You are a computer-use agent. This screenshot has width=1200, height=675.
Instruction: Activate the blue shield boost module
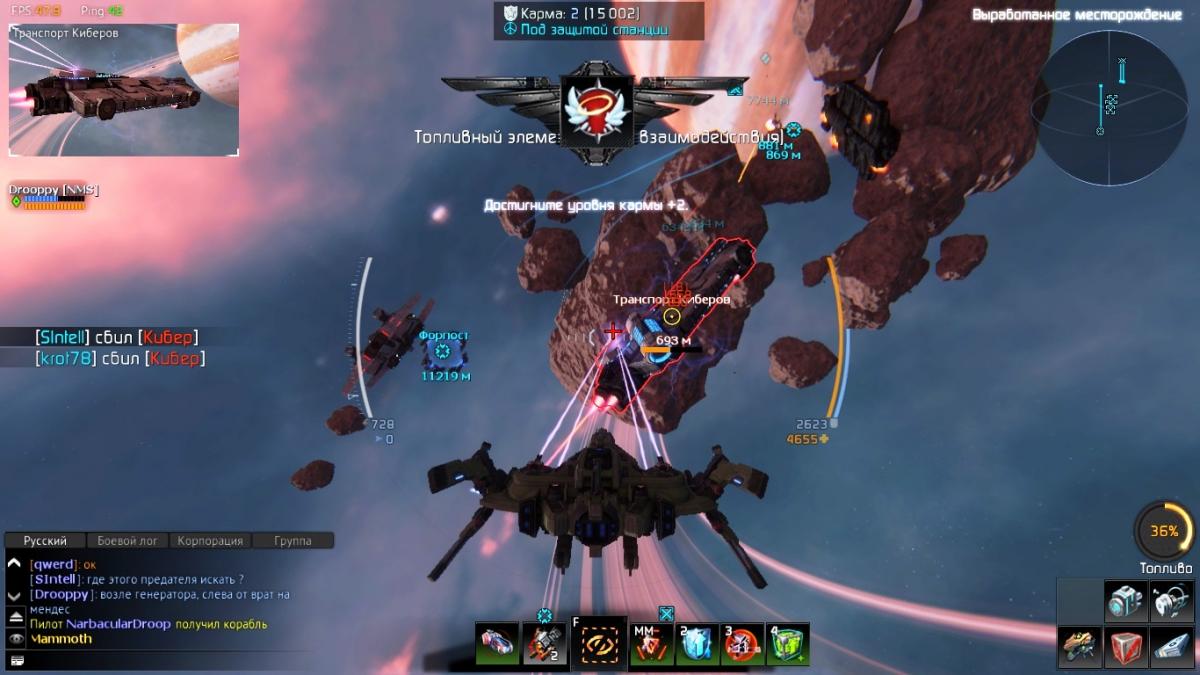(x=695, y=644)
